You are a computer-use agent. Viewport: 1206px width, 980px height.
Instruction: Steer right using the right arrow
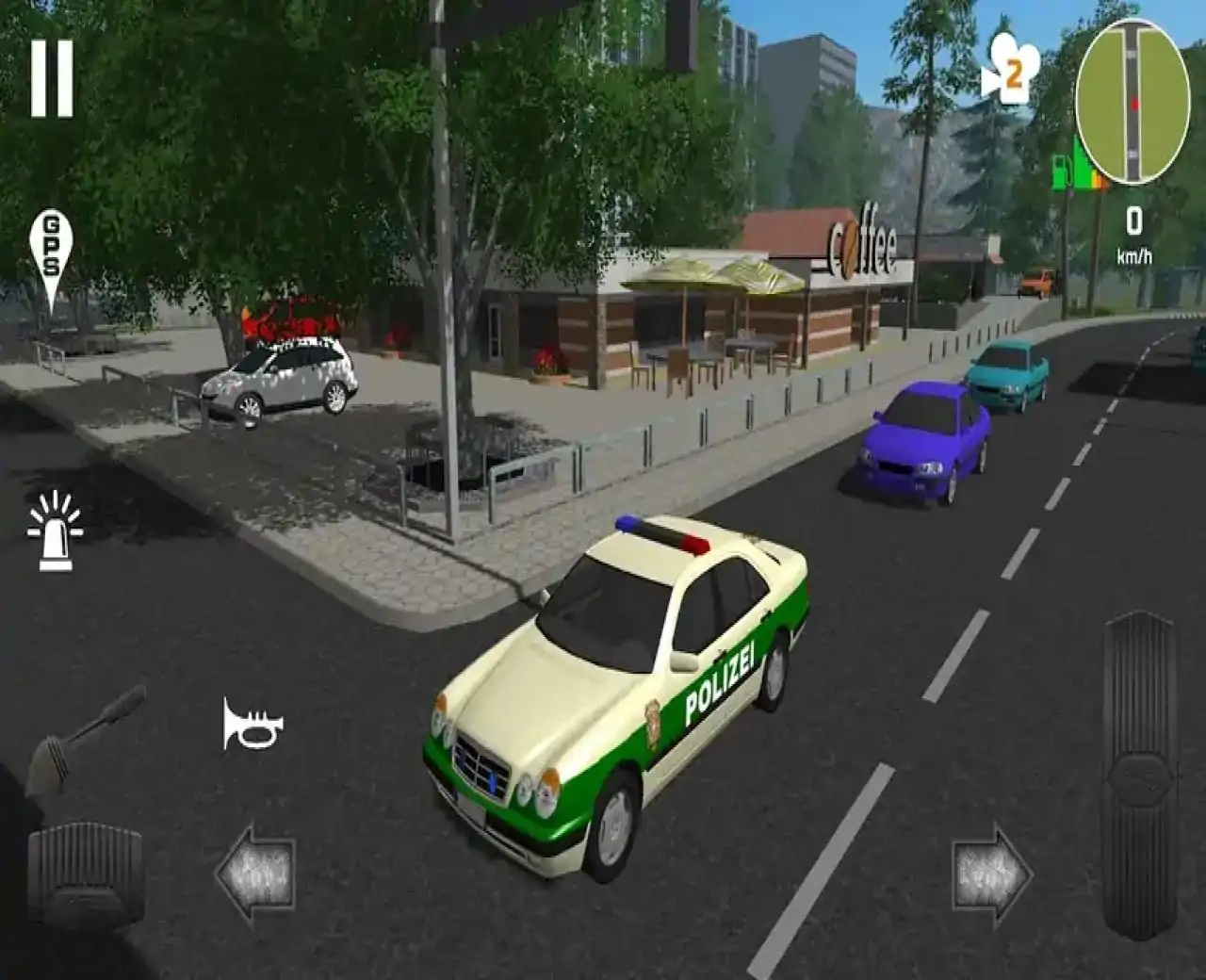click(x=987, y=876)
